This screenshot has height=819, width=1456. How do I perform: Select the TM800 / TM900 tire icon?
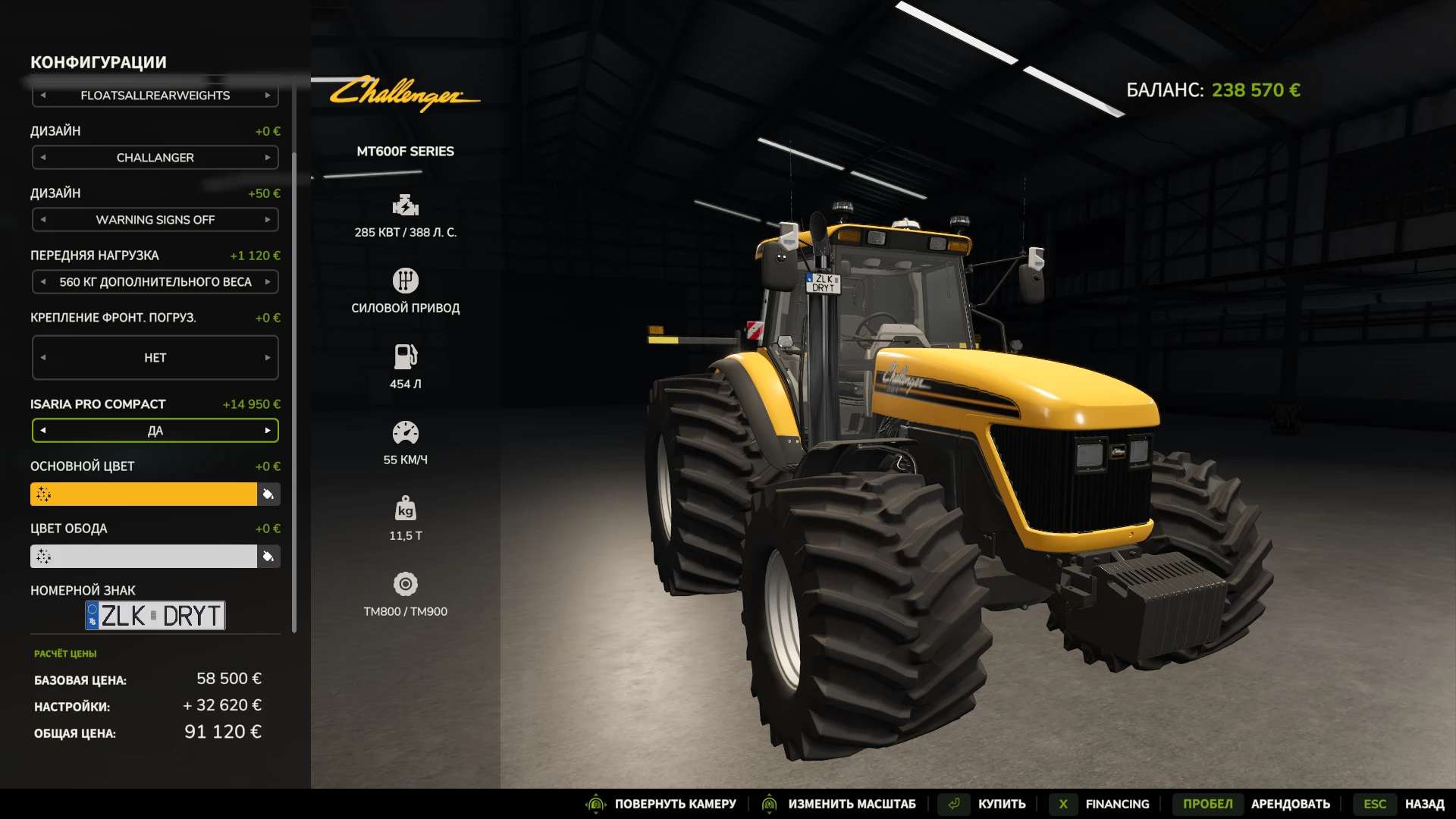[406, 582]
